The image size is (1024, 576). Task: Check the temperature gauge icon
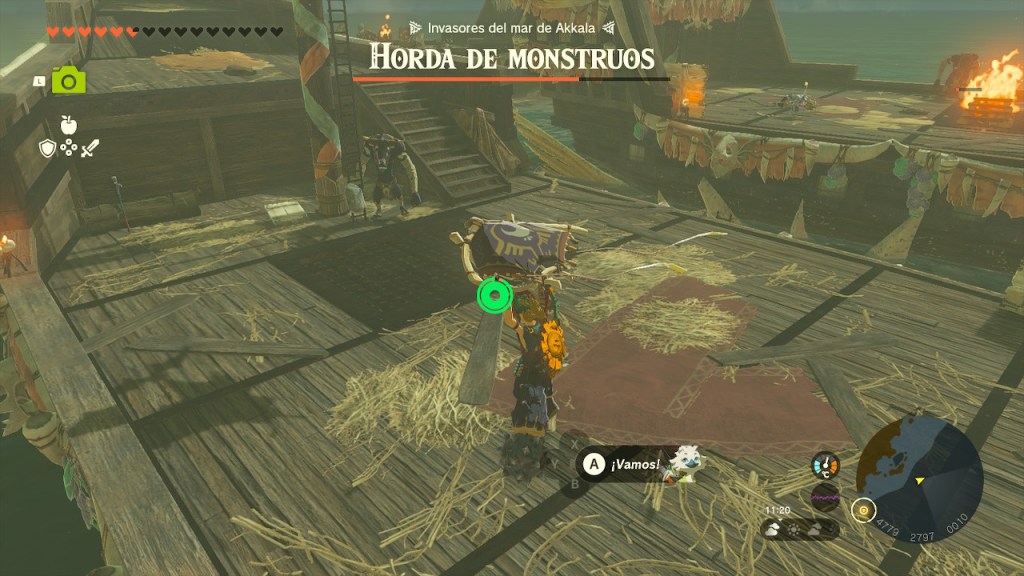click(825, 465)
